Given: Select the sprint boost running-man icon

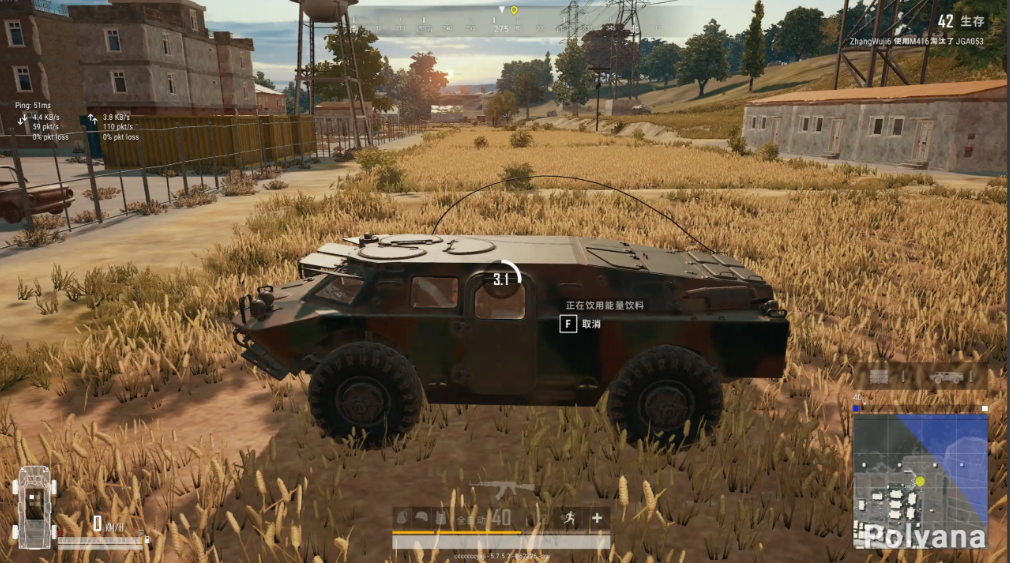Looking at the screenshot, I should [x=569, y=518].
